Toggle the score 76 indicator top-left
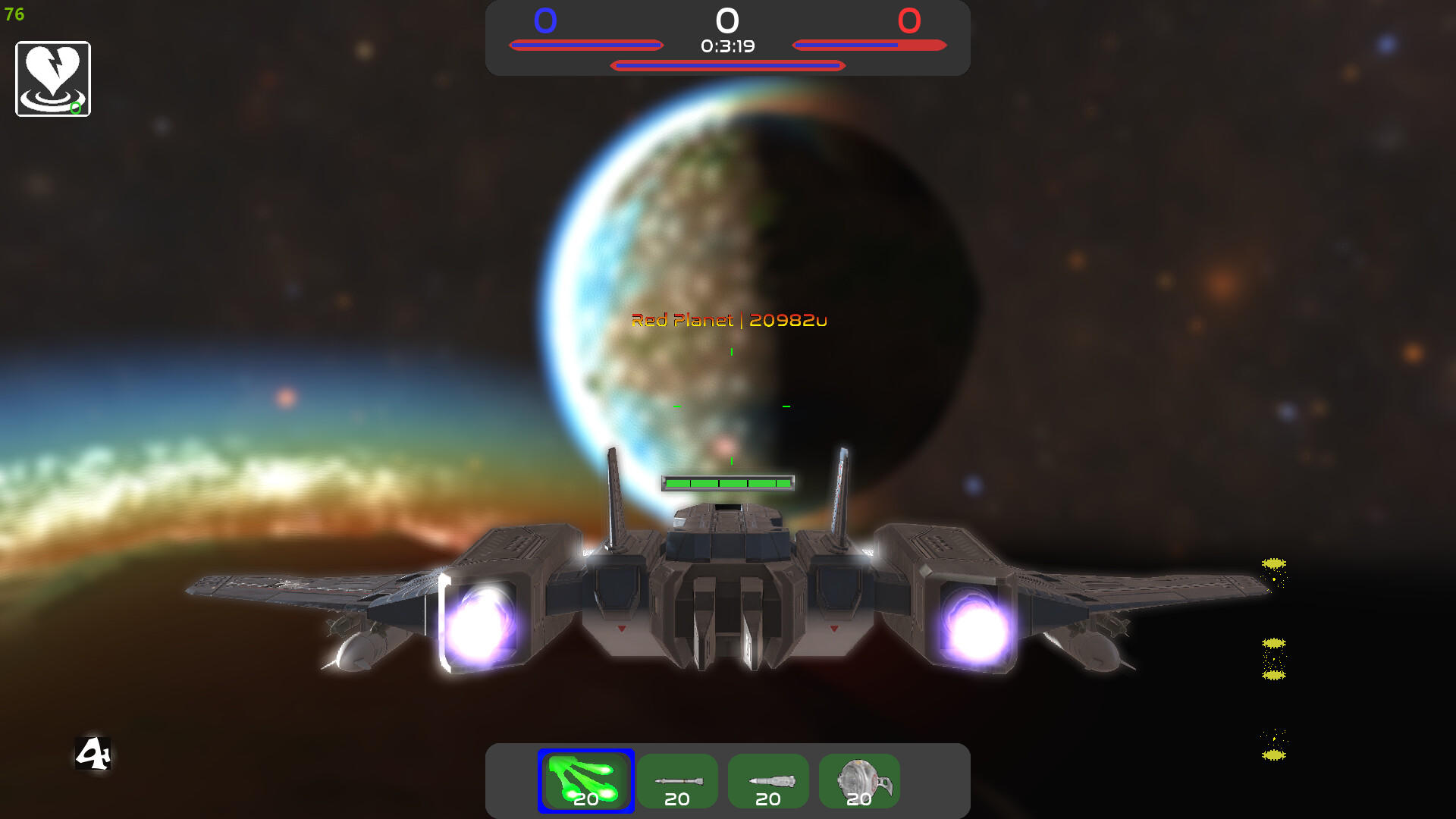The width and height of the screenshot is (1456, 819). 14,15
